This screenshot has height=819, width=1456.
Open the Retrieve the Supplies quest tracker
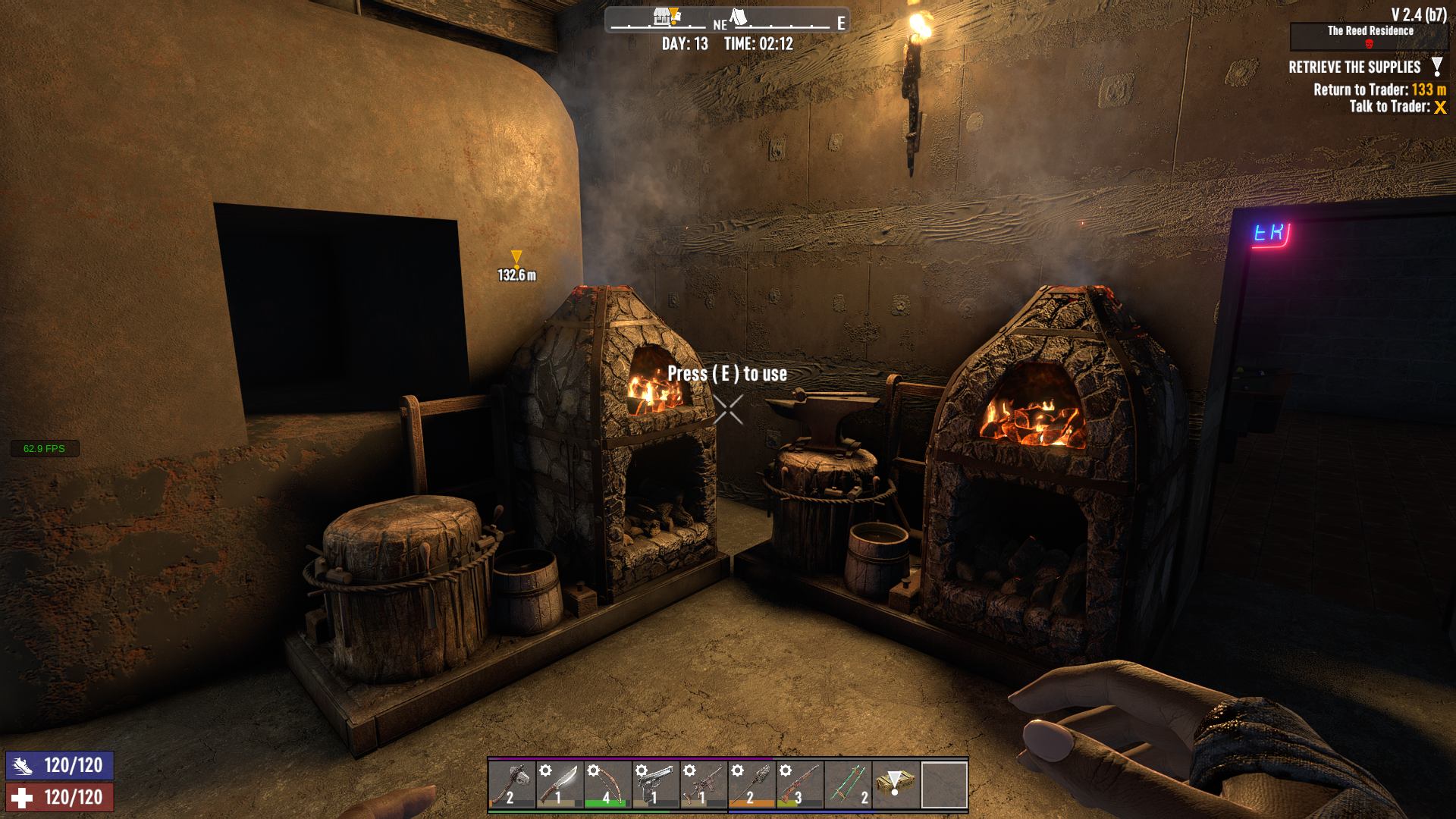pyautogui.click(x=1354, y=67)
